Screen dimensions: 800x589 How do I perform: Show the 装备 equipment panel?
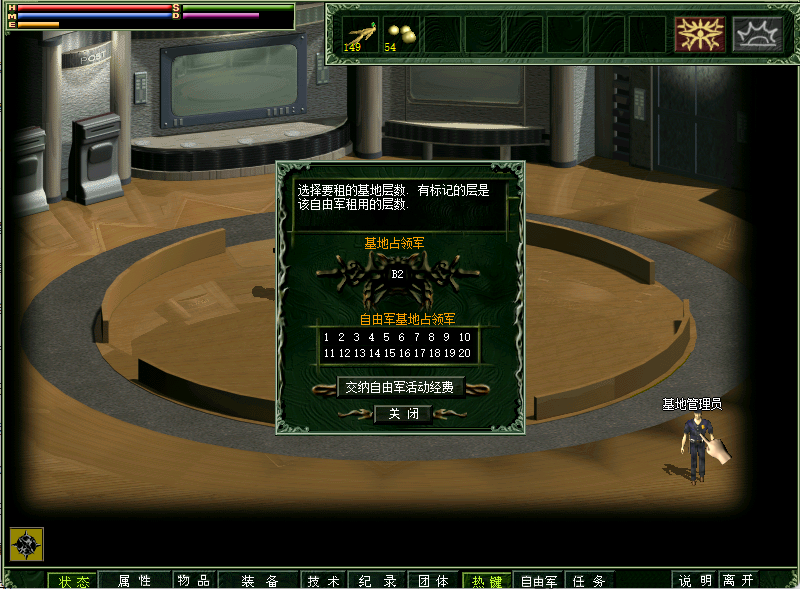259,580
